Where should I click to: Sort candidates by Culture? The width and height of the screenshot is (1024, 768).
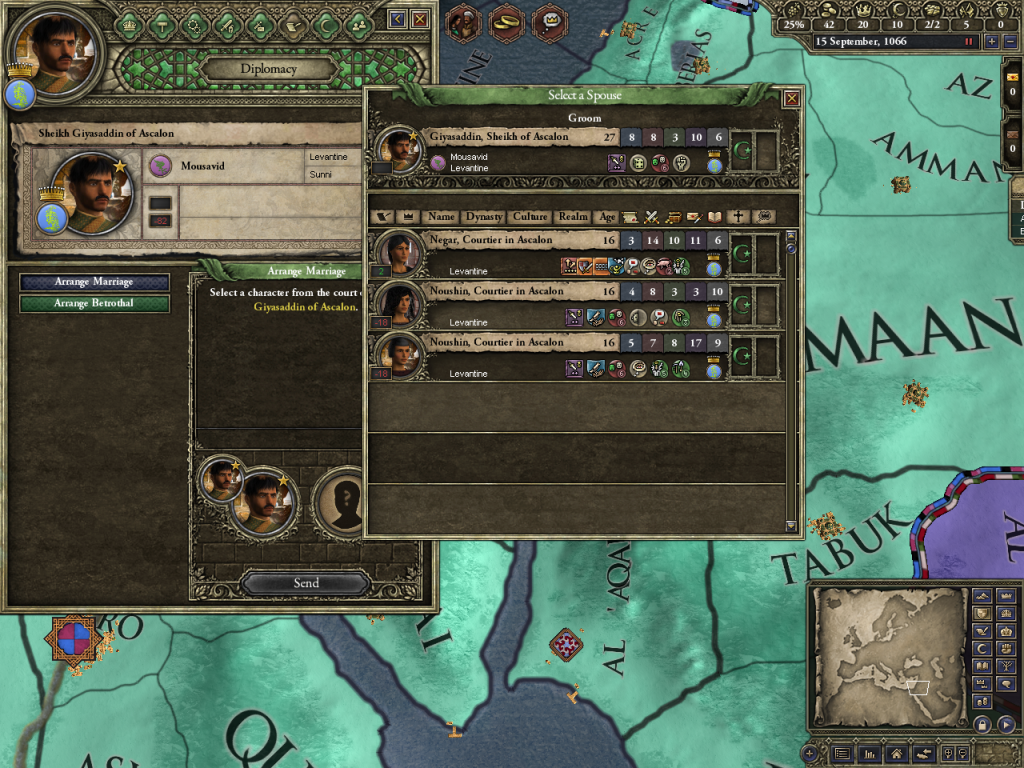pyautogui.click(x=530, y=216)
